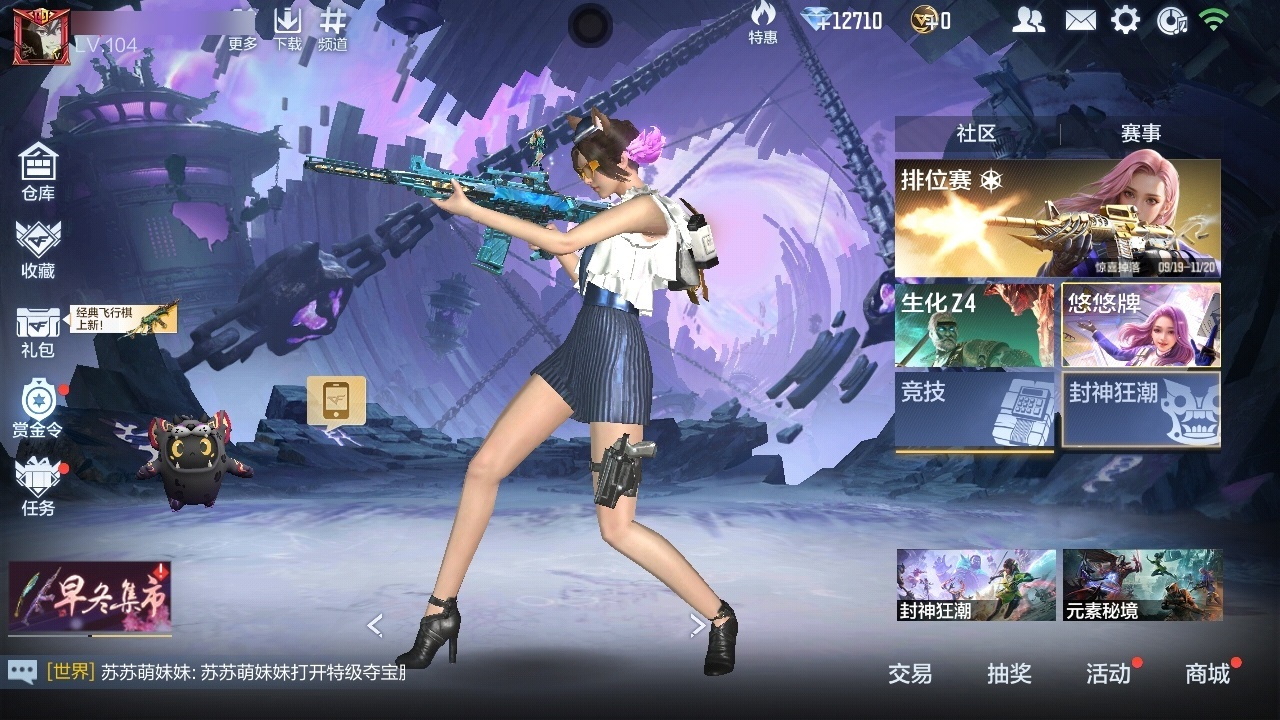Open the gear settings icon
The image size is (1280, 720).
tap(1125, 20)
